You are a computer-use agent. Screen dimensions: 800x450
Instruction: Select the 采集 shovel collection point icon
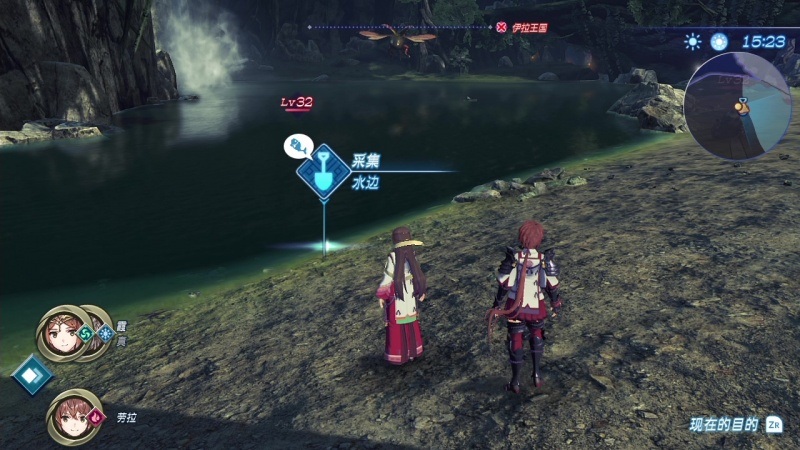click(x=323, y=172)
